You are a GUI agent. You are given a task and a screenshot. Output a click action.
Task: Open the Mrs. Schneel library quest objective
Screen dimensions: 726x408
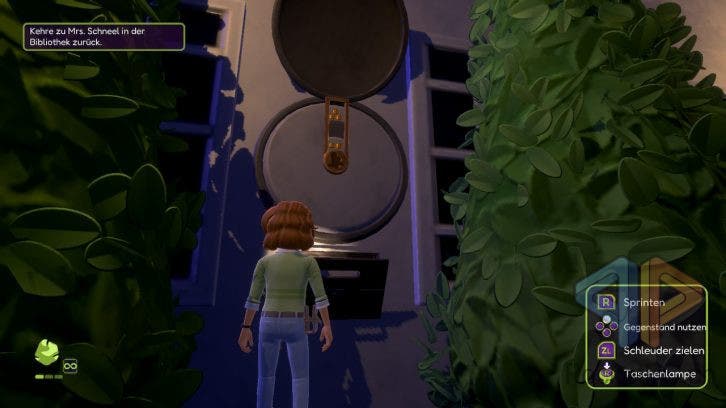102,37
